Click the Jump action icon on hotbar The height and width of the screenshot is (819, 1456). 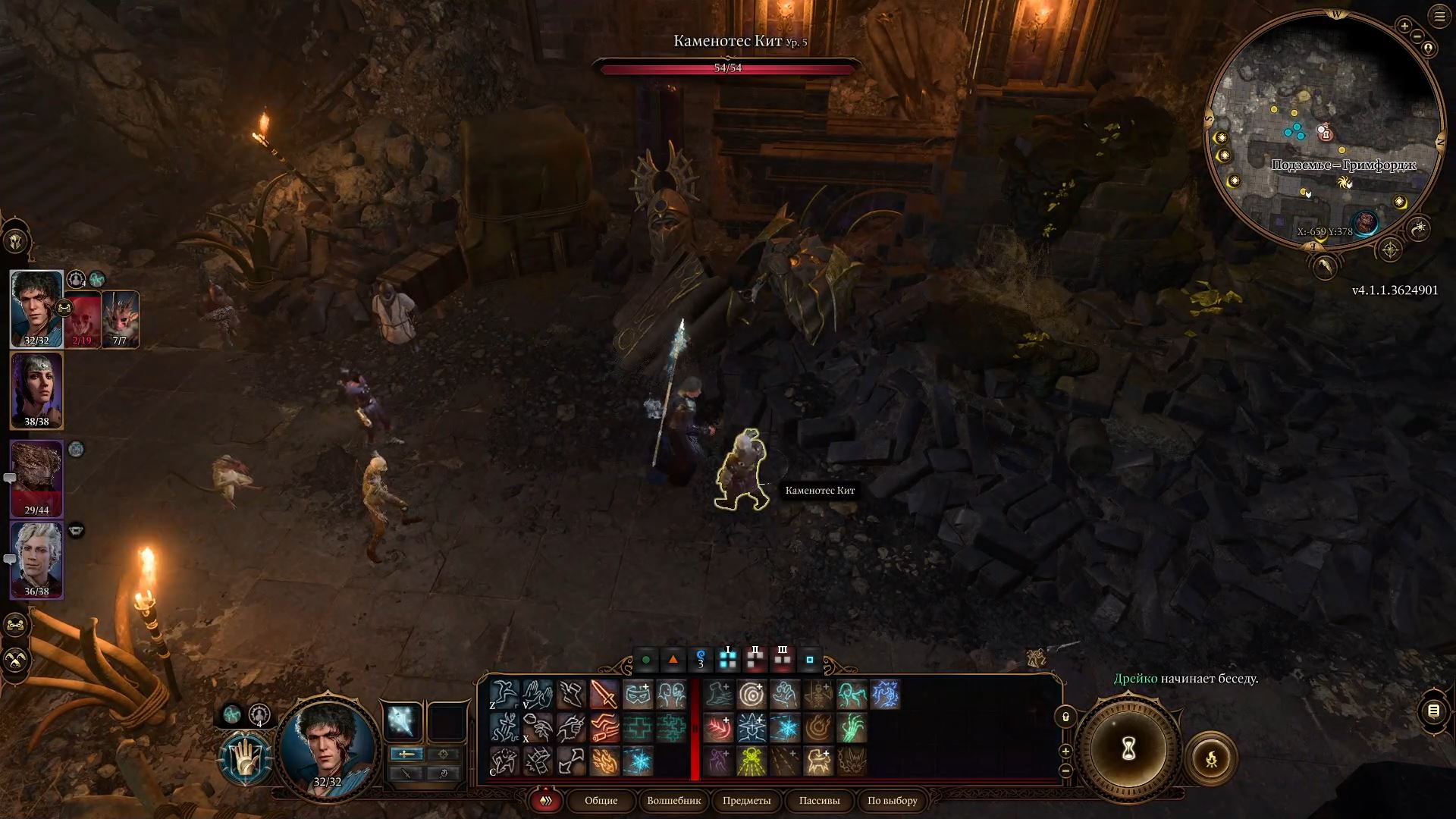(x=504, y=695)
